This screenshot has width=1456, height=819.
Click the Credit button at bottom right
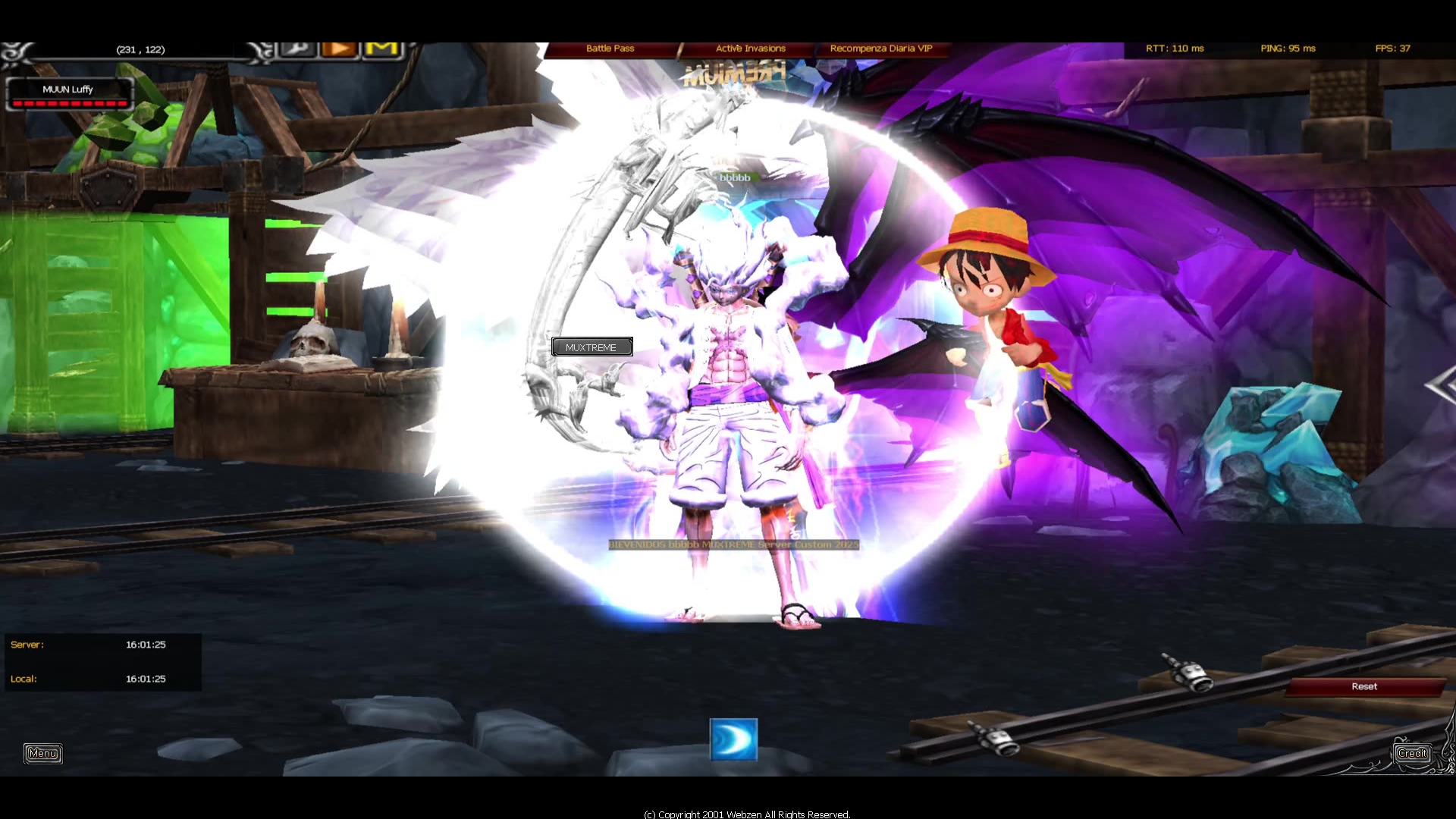pos(1412,753)
